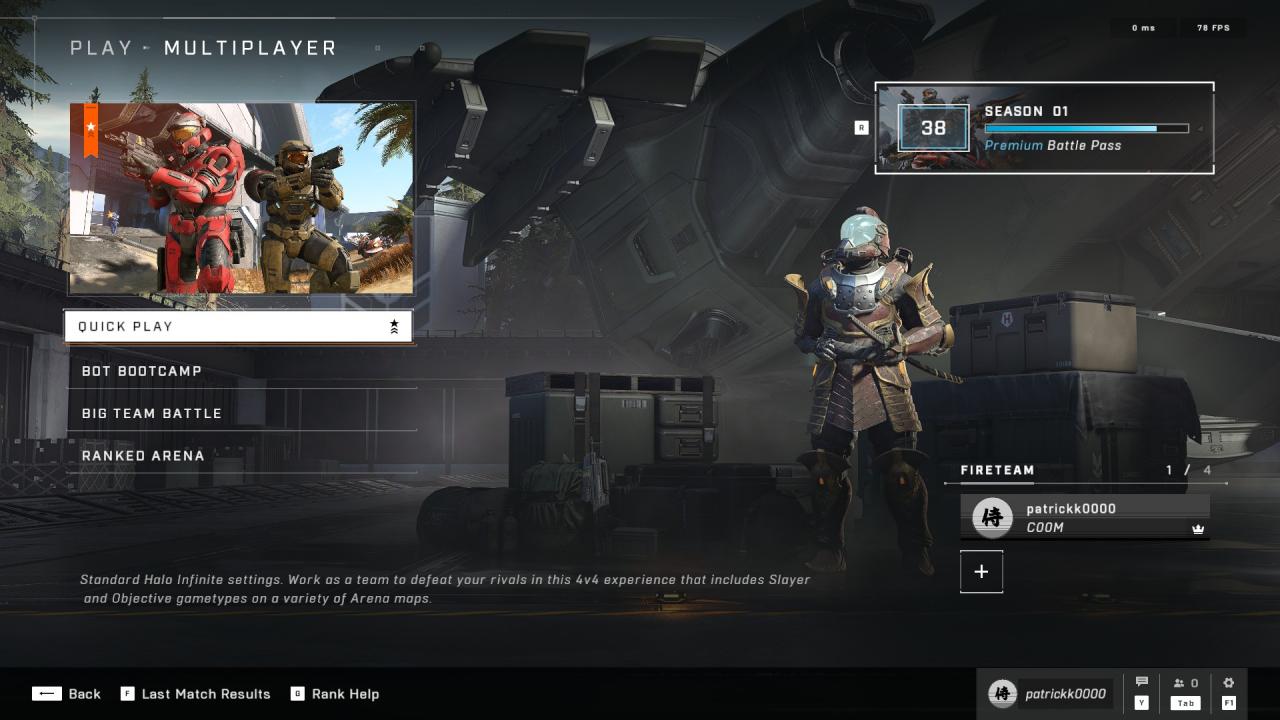The width and height of the screenshot is (1280, 720).
Task: Add a player to the fireteam
Action: click(981, 571)
